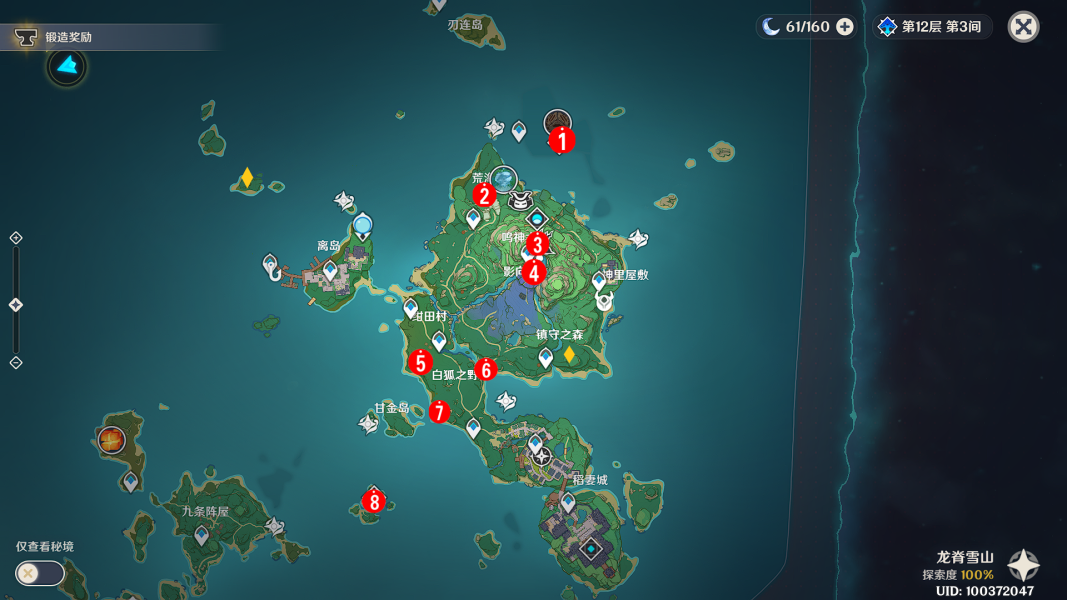
Task: Choose the teleport waypoint beside 神里屋敷
Action: 599,282
